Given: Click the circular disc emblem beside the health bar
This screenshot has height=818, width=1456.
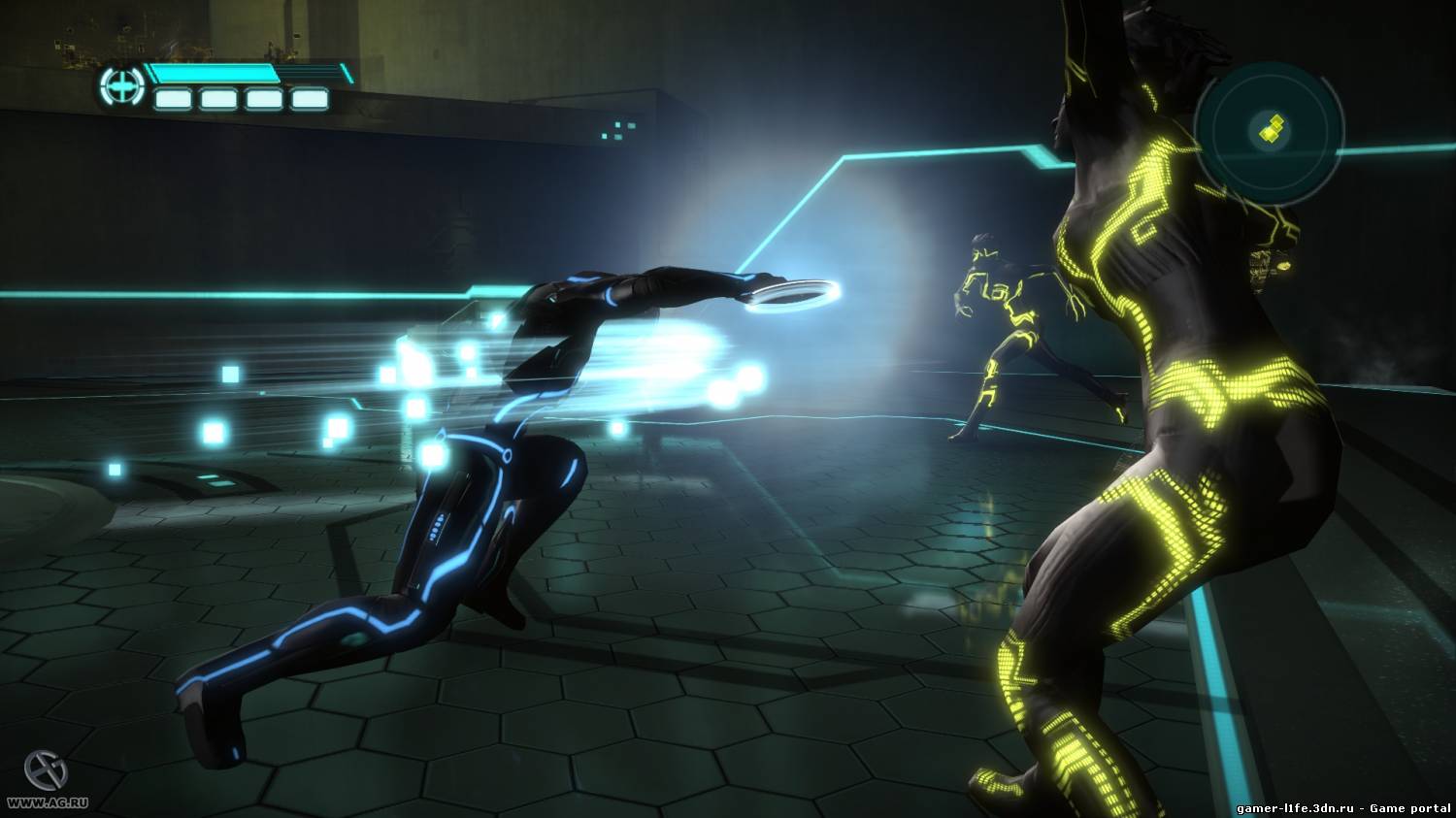Looking at the screenshot, I should pos(121,87).
